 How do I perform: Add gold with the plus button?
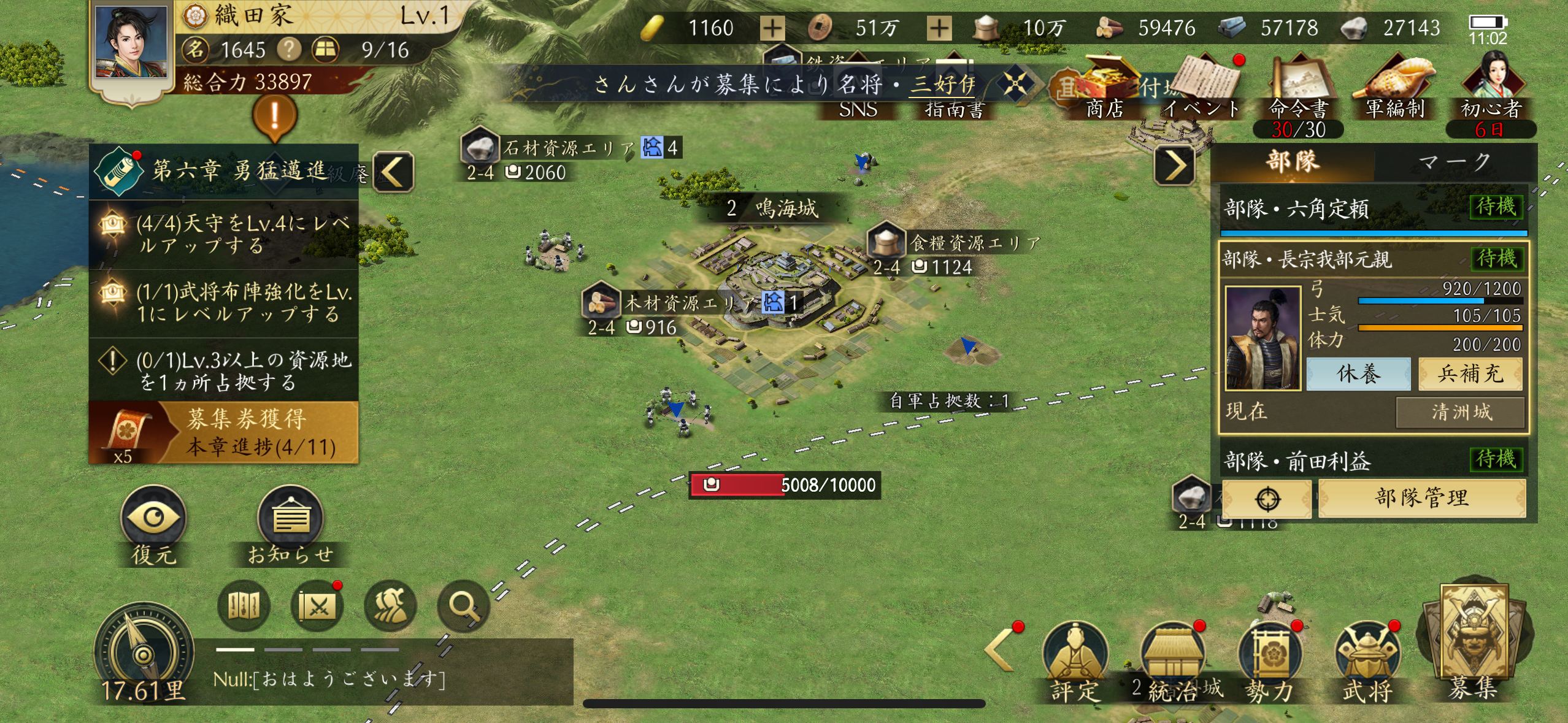point(772,28)
